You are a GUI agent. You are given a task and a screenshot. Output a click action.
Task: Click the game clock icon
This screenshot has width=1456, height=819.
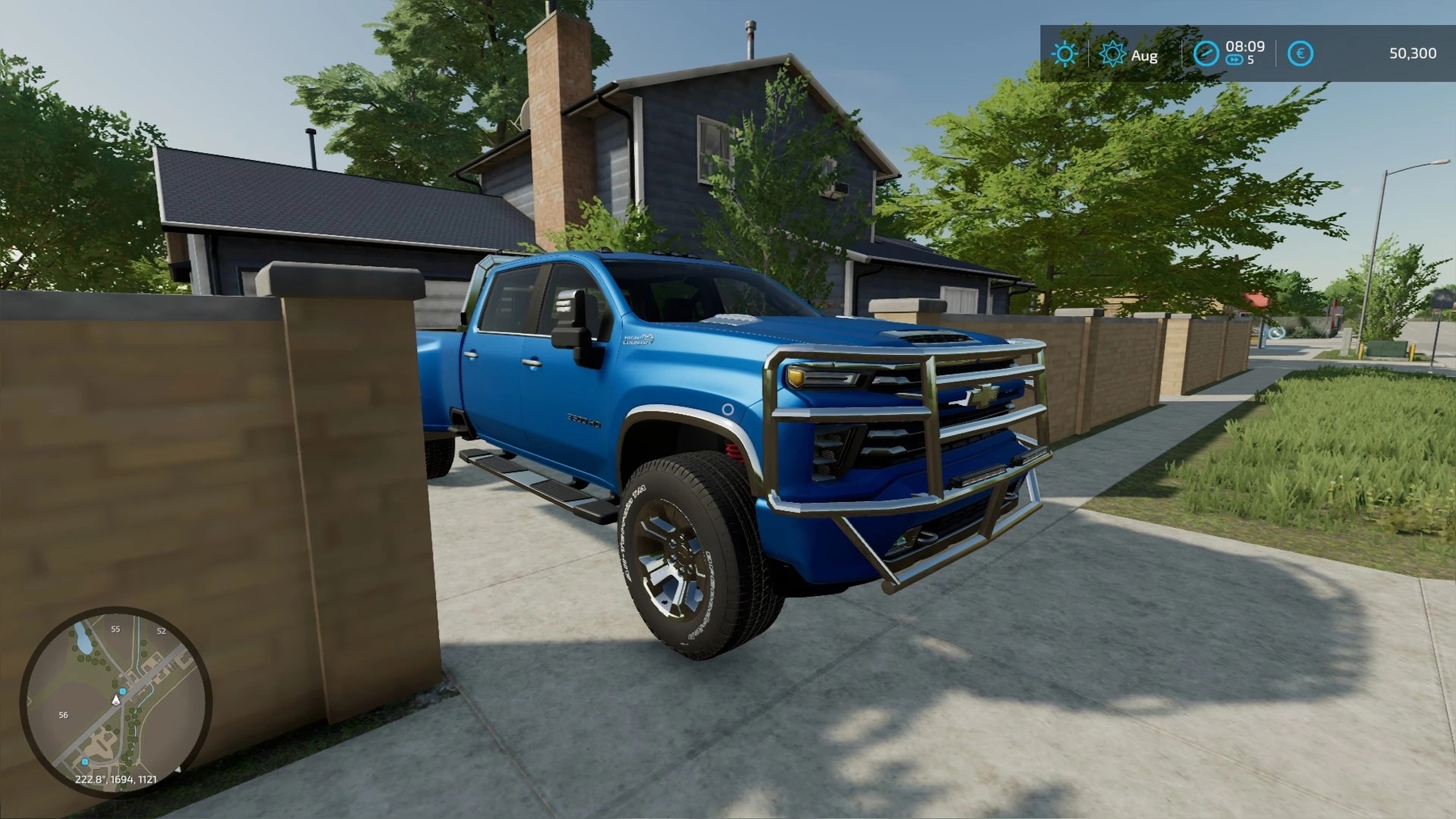coord(1206,54)
